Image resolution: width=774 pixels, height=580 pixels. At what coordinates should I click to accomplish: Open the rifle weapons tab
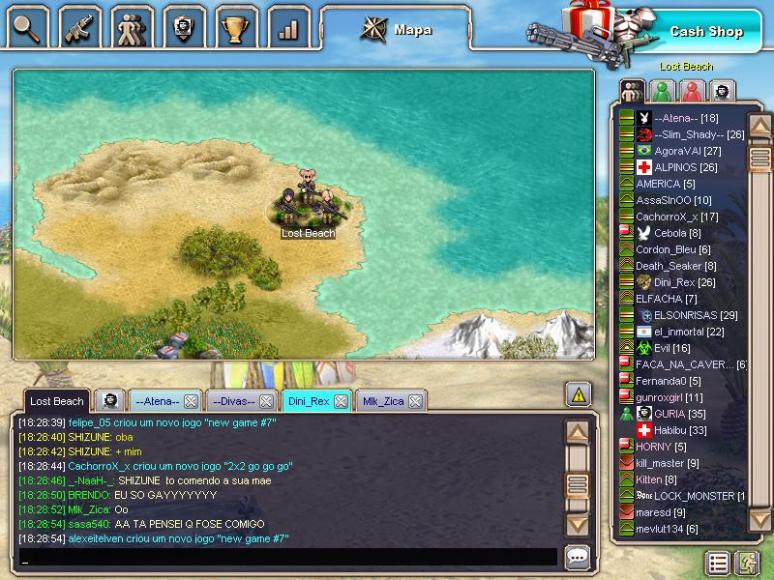81,27
